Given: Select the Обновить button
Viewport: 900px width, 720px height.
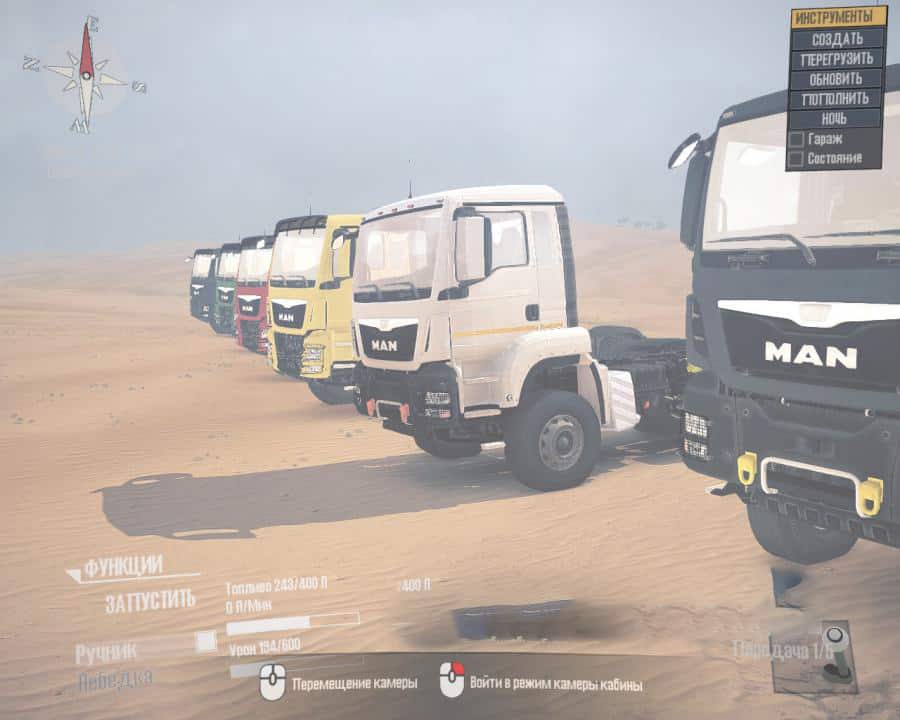Looking at the screenshot, I should pyautogui.click(x=838, y=79).
